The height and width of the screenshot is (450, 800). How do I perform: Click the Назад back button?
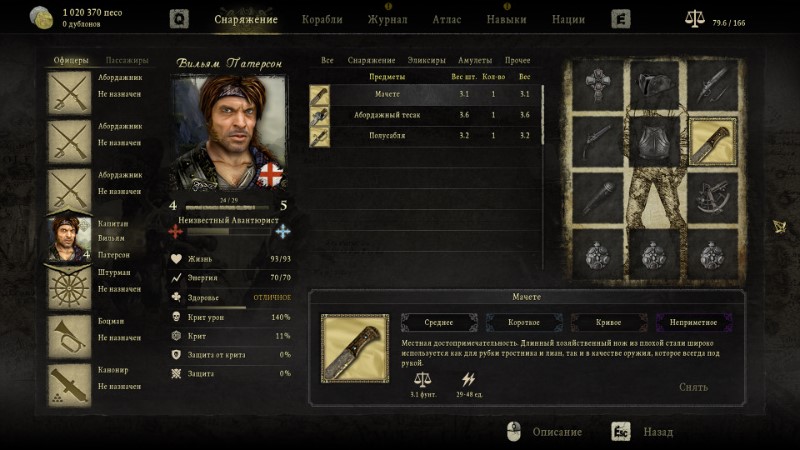pyautogui.click(x=657, y=432)
